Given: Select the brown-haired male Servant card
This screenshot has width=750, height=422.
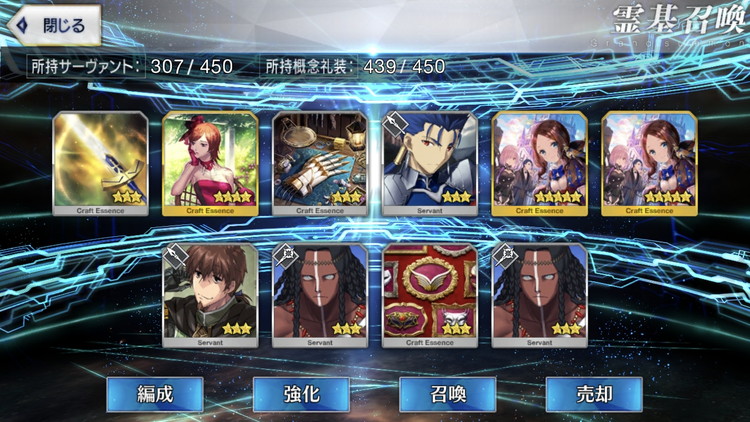Looking at the screenshot, I should pyautogui.click(x=210, y=293).
